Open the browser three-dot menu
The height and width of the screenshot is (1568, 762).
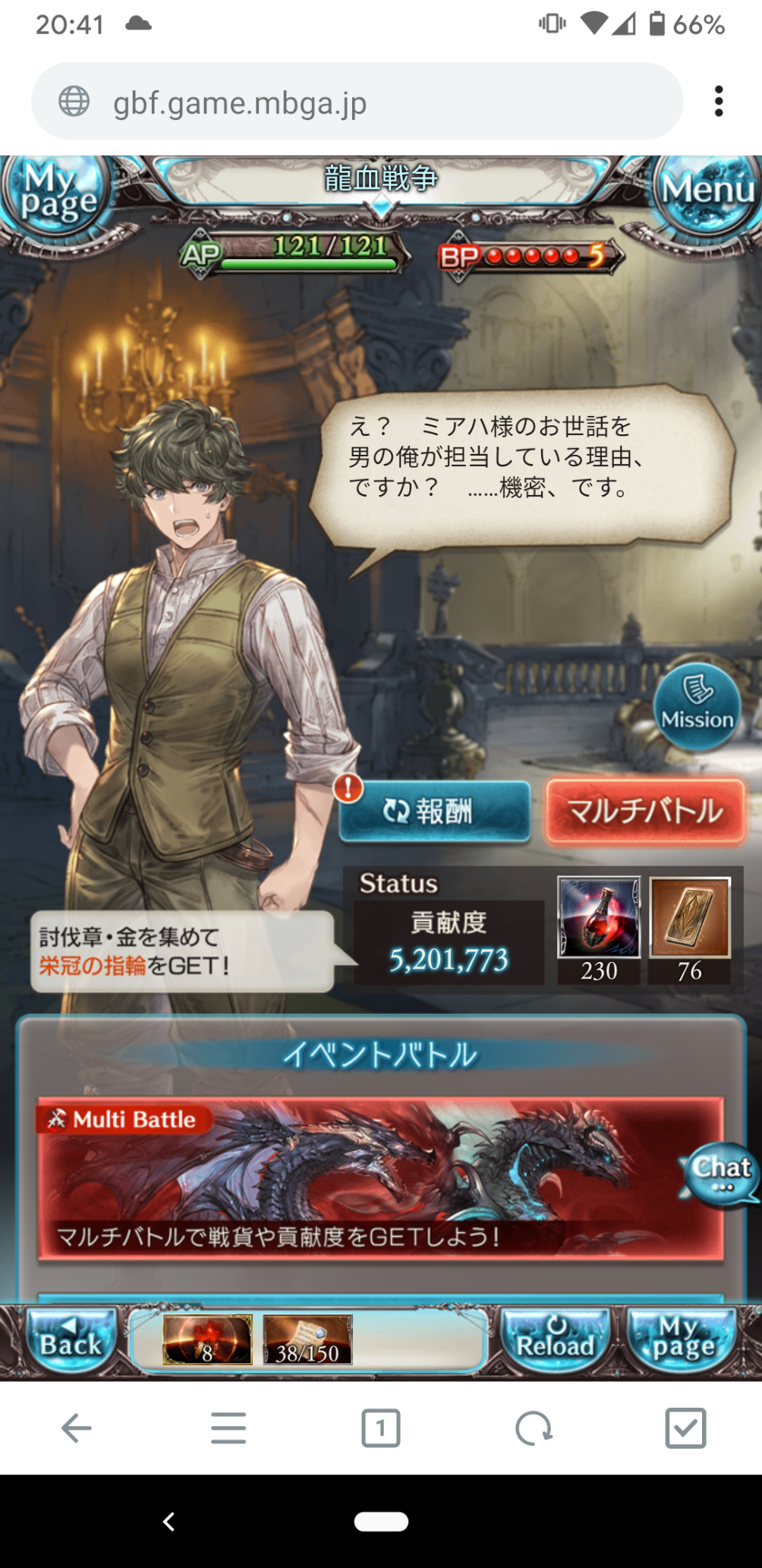(718, 102)
